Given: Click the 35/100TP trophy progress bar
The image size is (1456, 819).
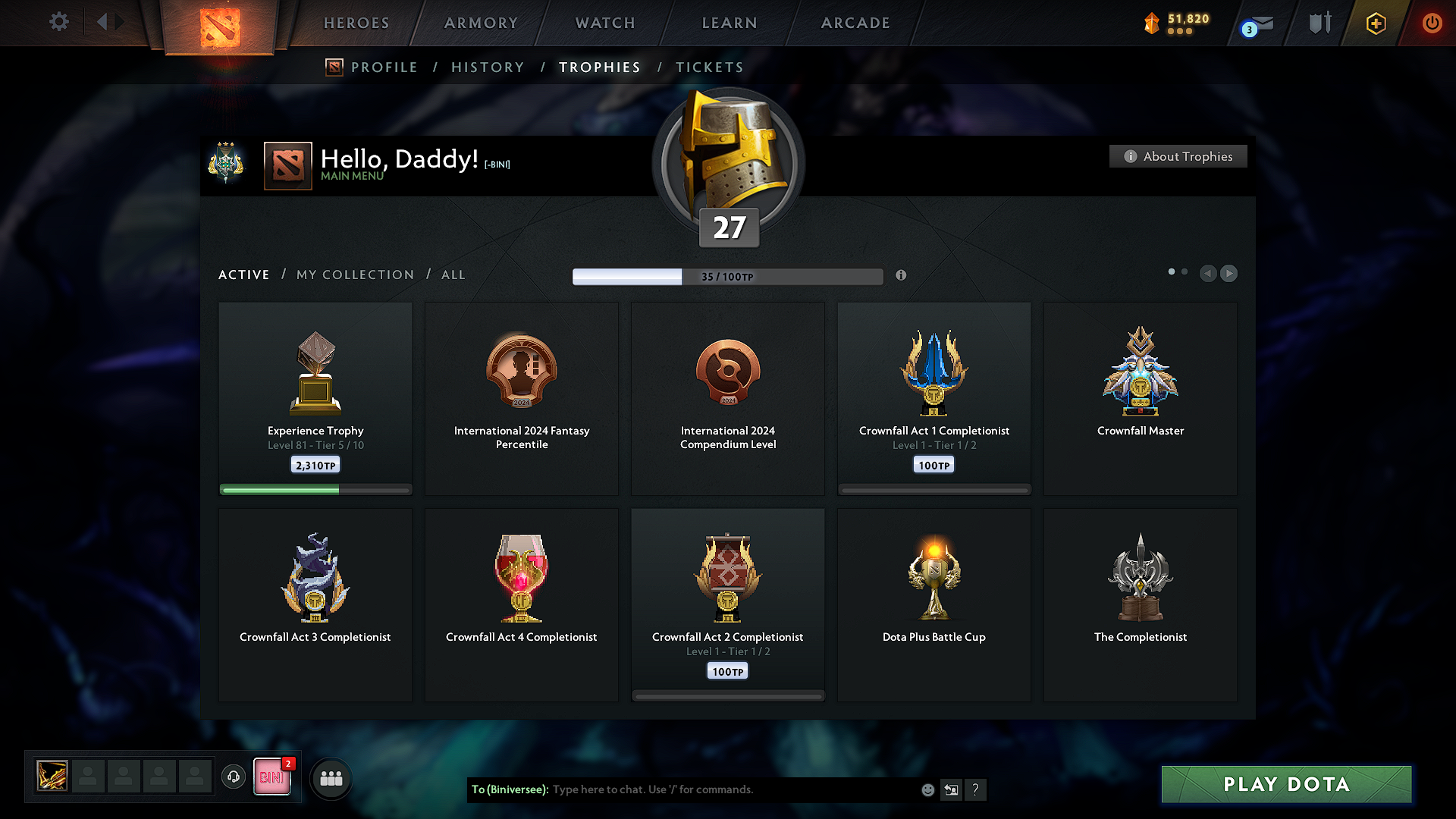Looking at the screenshot, I should [728, 276].
